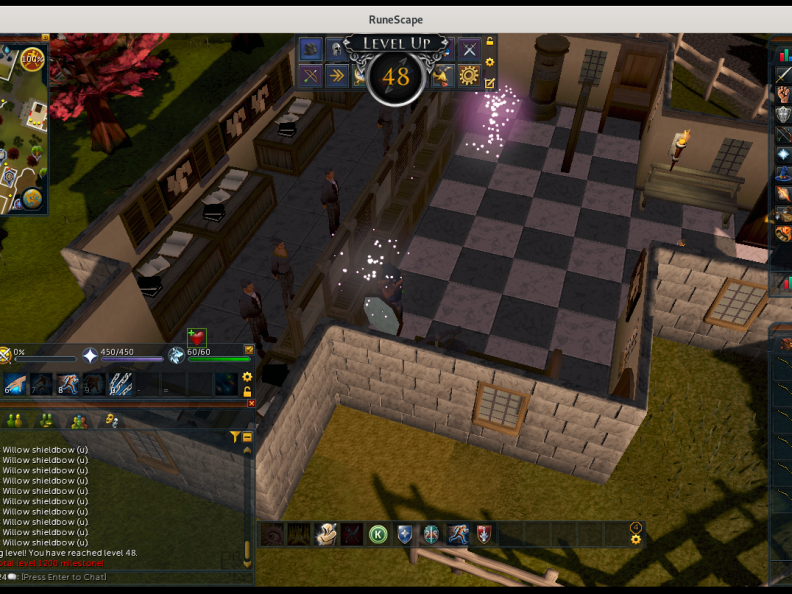Viewport: 792px width, 594px height.
Task: Open the chat filter funnel
Action: [x=234, y=437]
